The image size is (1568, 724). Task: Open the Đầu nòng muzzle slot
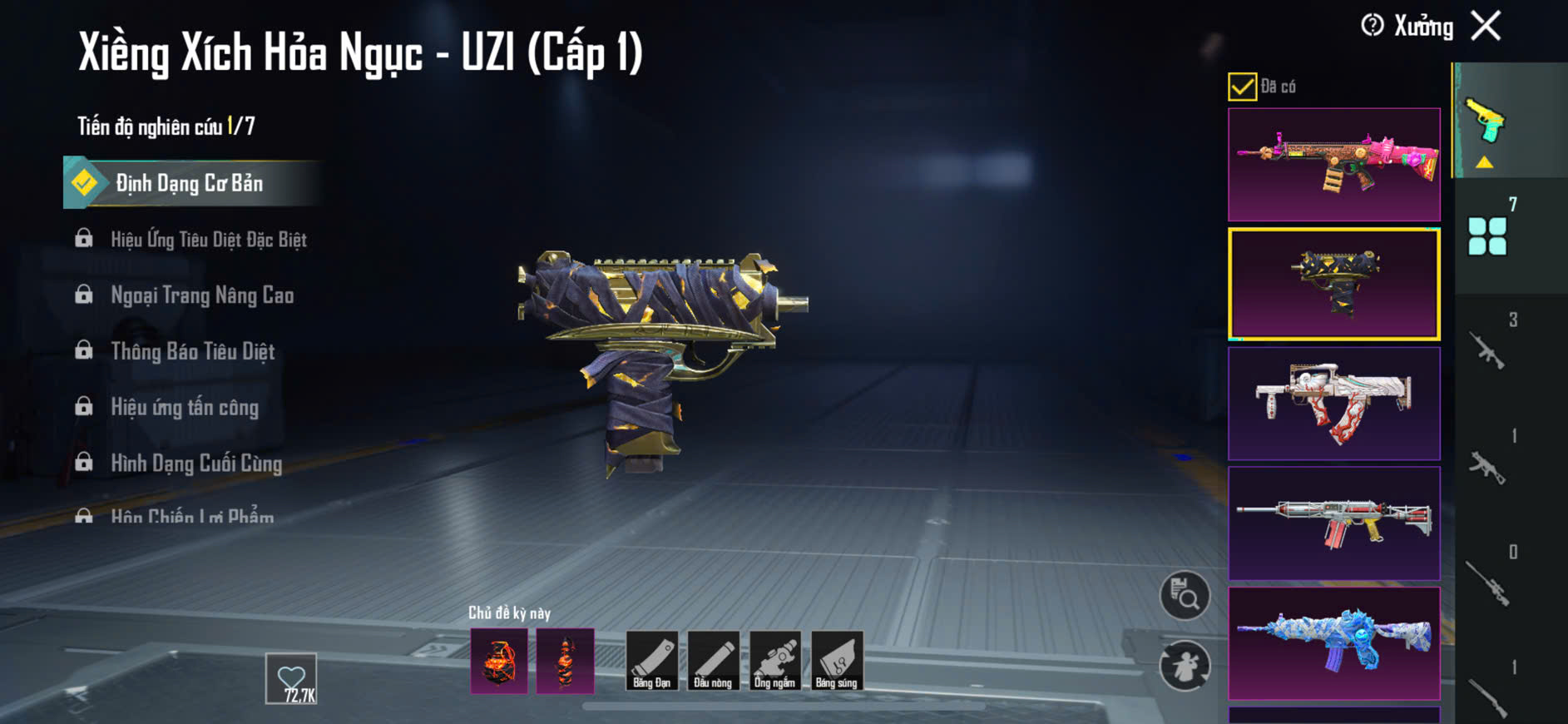click(713, 661)
